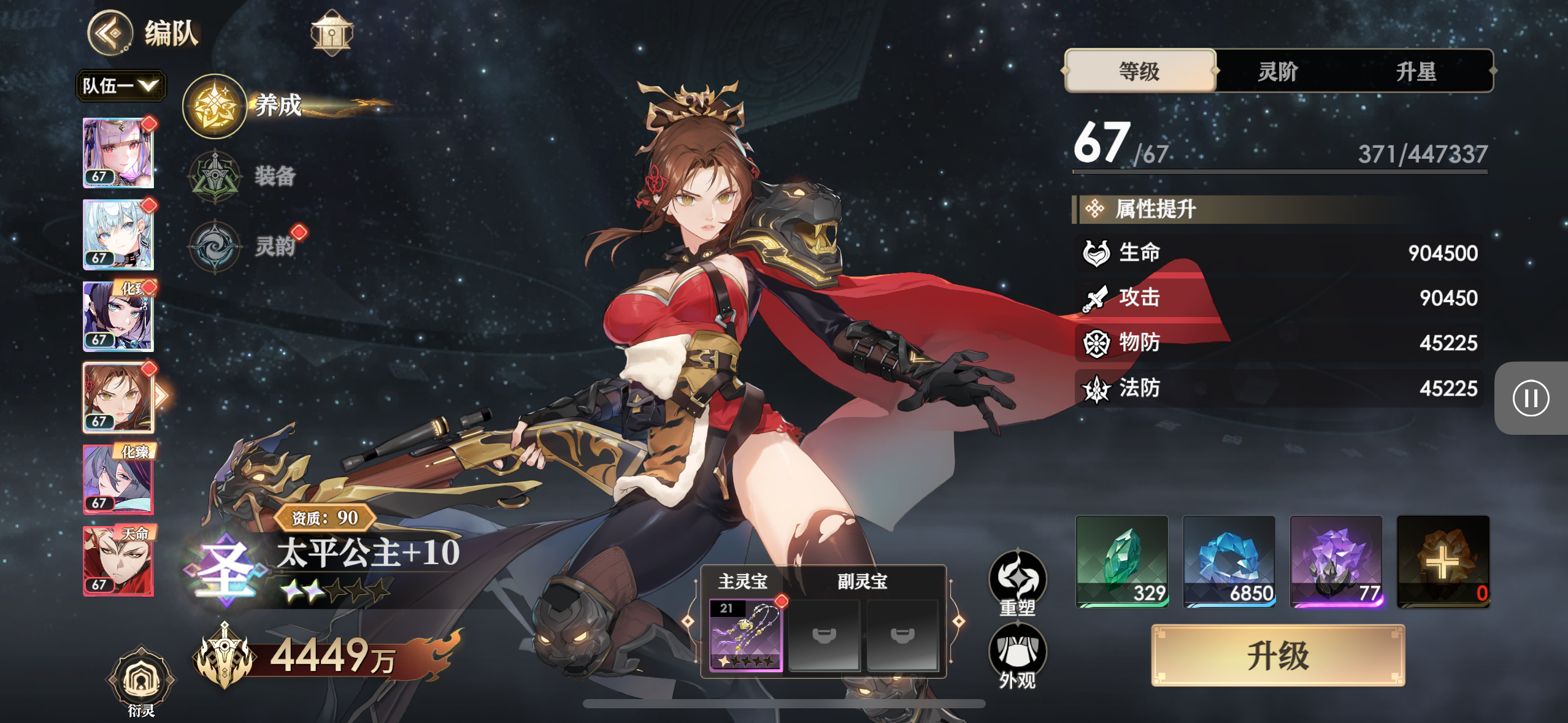This screenshot has height=723, width=1568.
Task: Switch to the 升星 tab
Action: click(x=1416, y=71)
